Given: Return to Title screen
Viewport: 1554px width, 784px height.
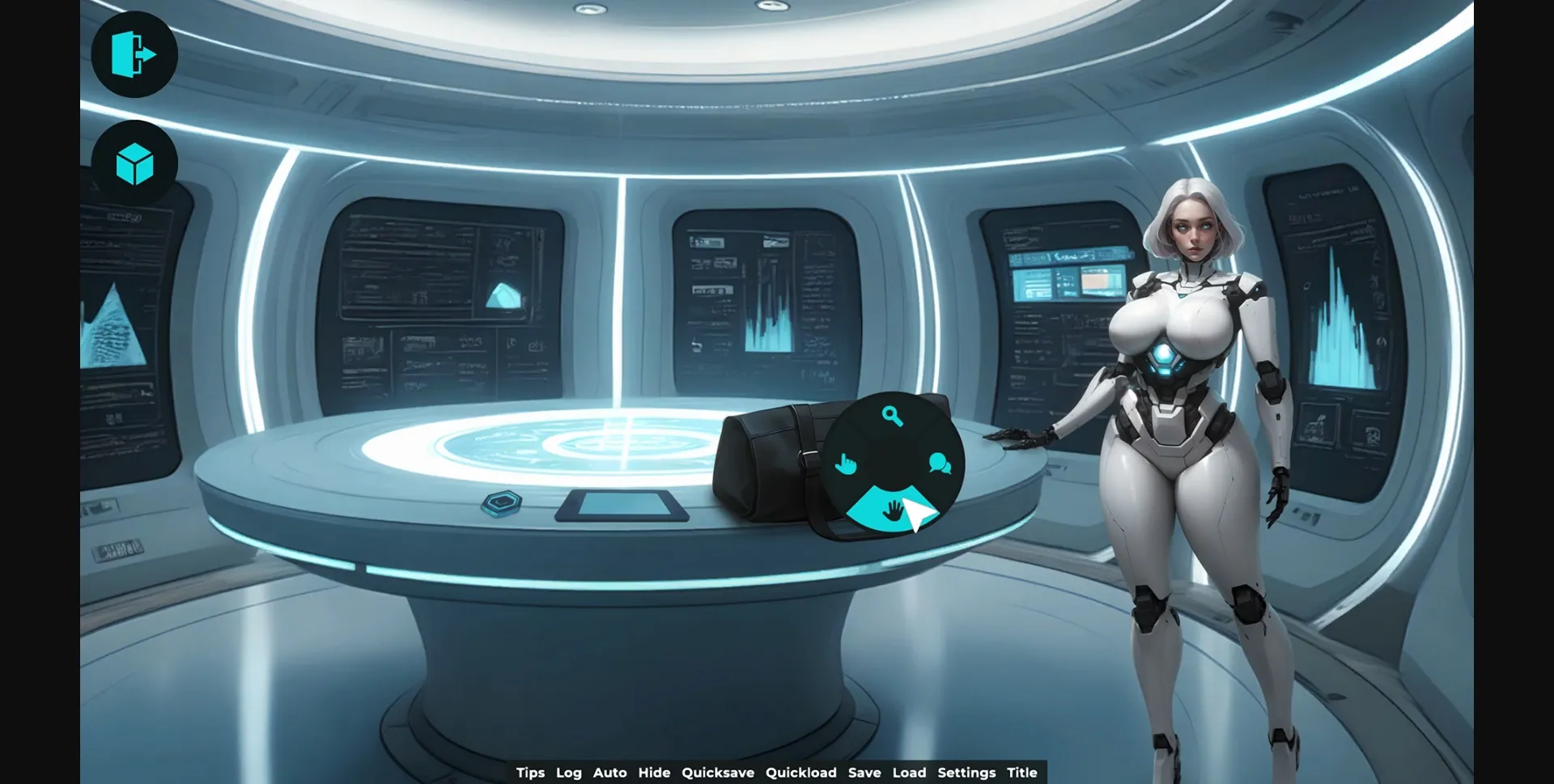Looking at the screenshot, I should click(x=1021, y=773).
